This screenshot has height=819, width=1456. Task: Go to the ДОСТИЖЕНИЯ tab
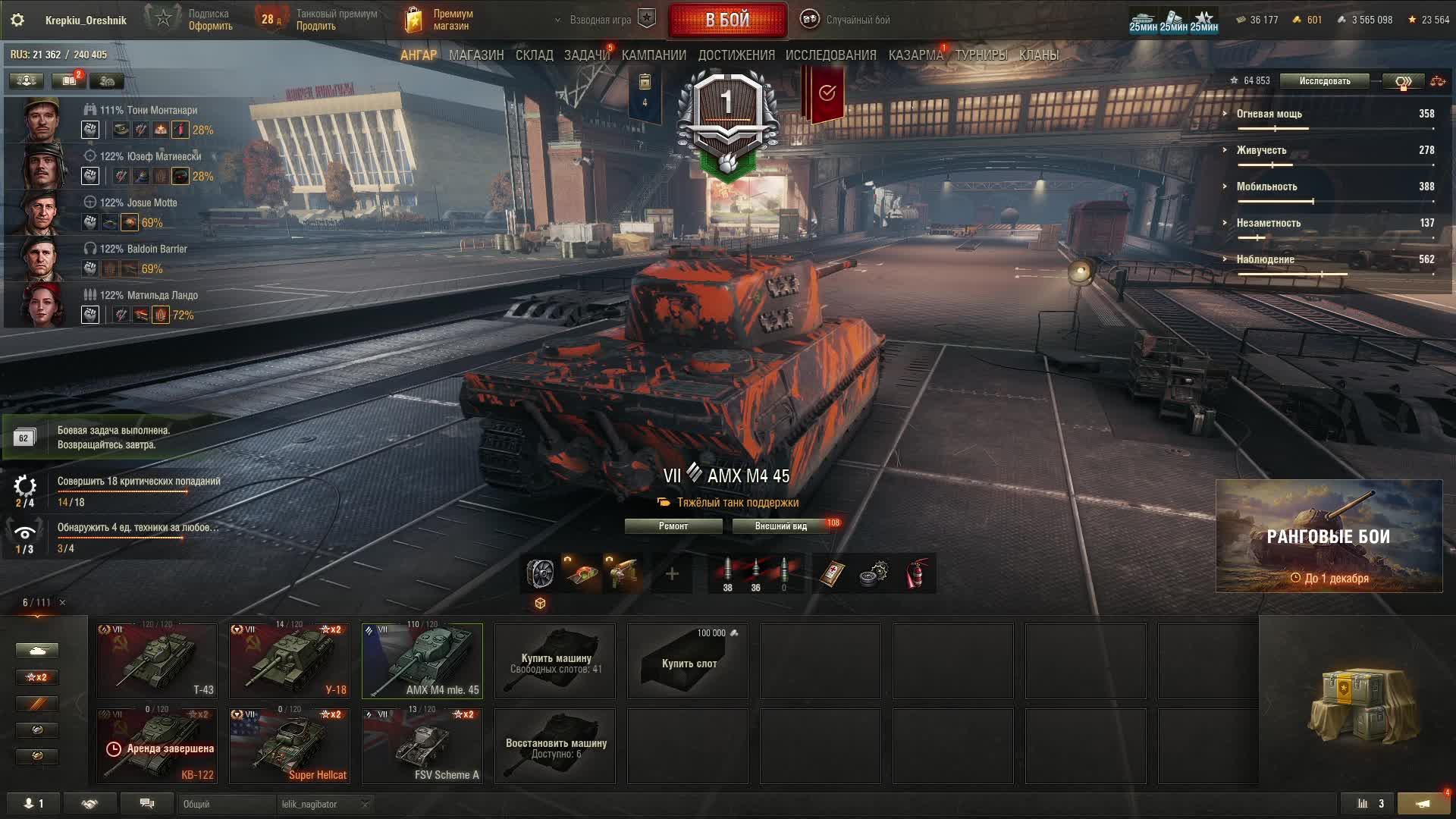(x=736, y=55)
